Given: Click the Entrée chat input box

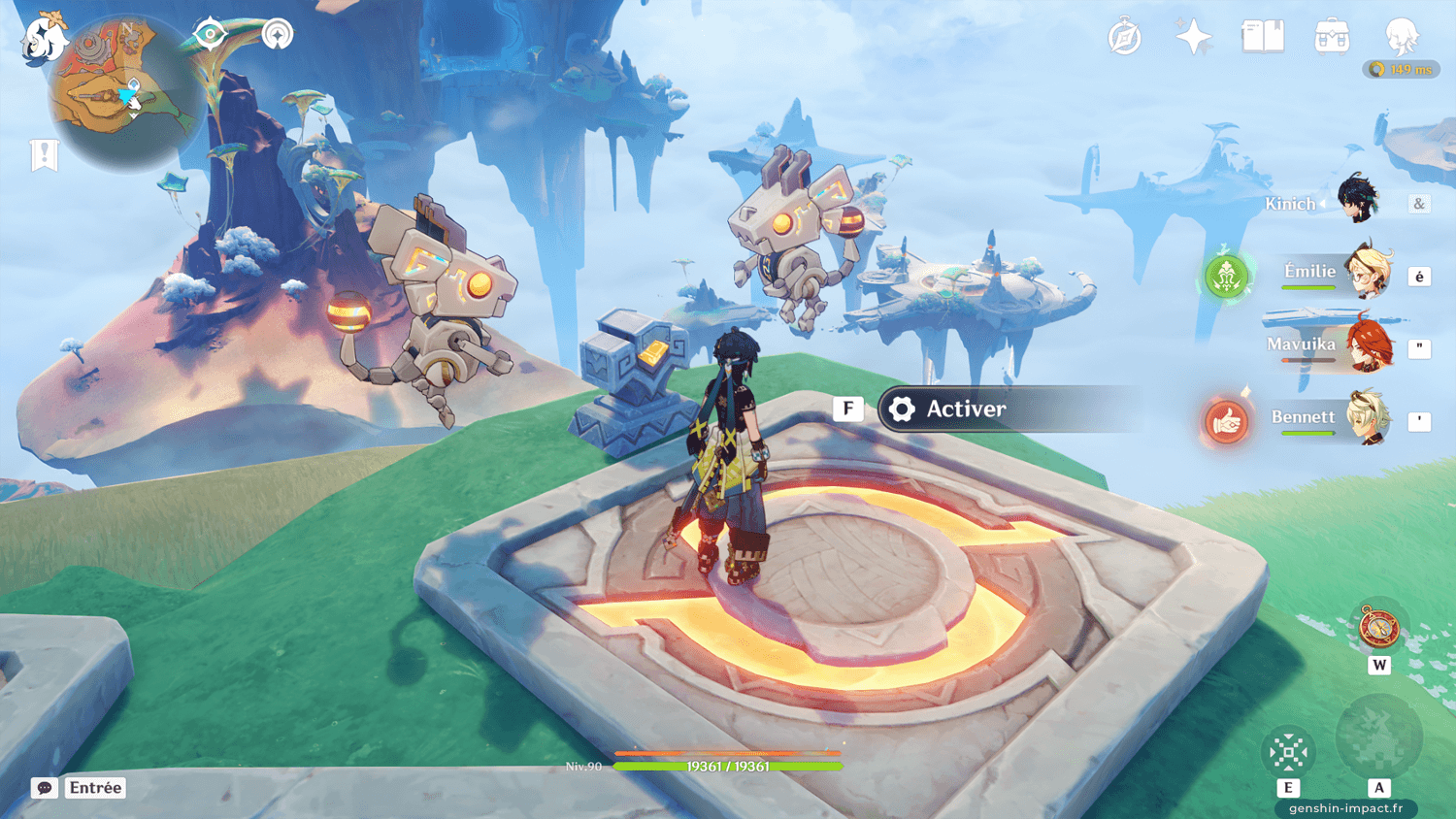Looking at the screenshot, I should click(x=95, y=788).
